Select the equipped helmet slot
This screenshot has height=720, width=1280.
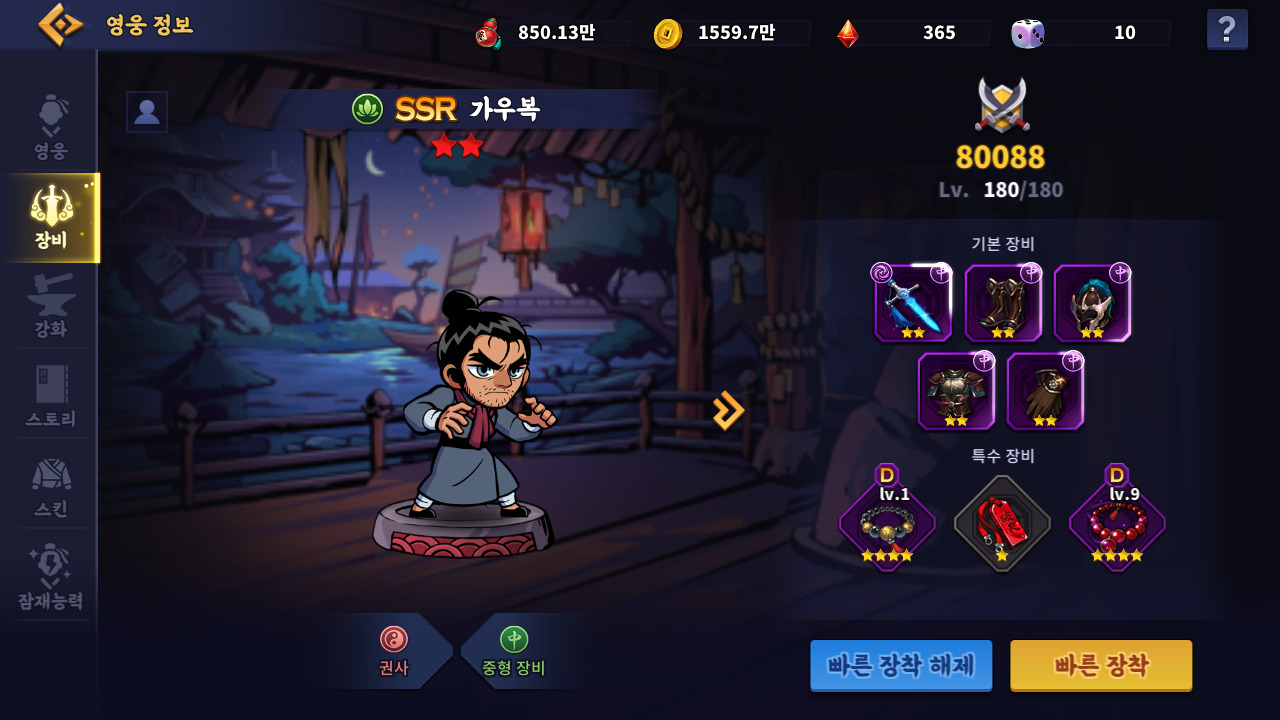(1092, 303)
